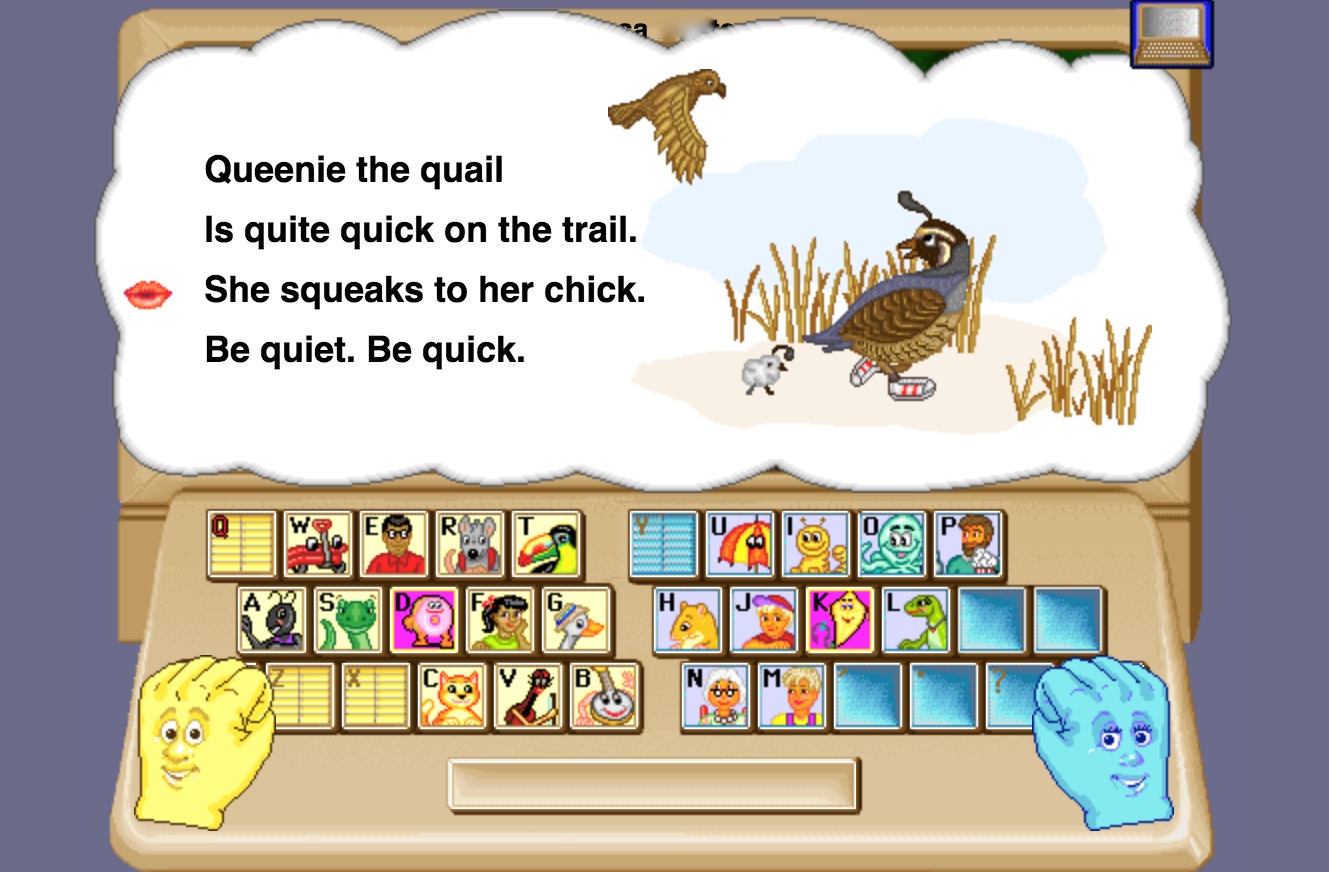Click the blank Q key on the keyboard
Screen dimensions: 1329x872
coord(241,545)
